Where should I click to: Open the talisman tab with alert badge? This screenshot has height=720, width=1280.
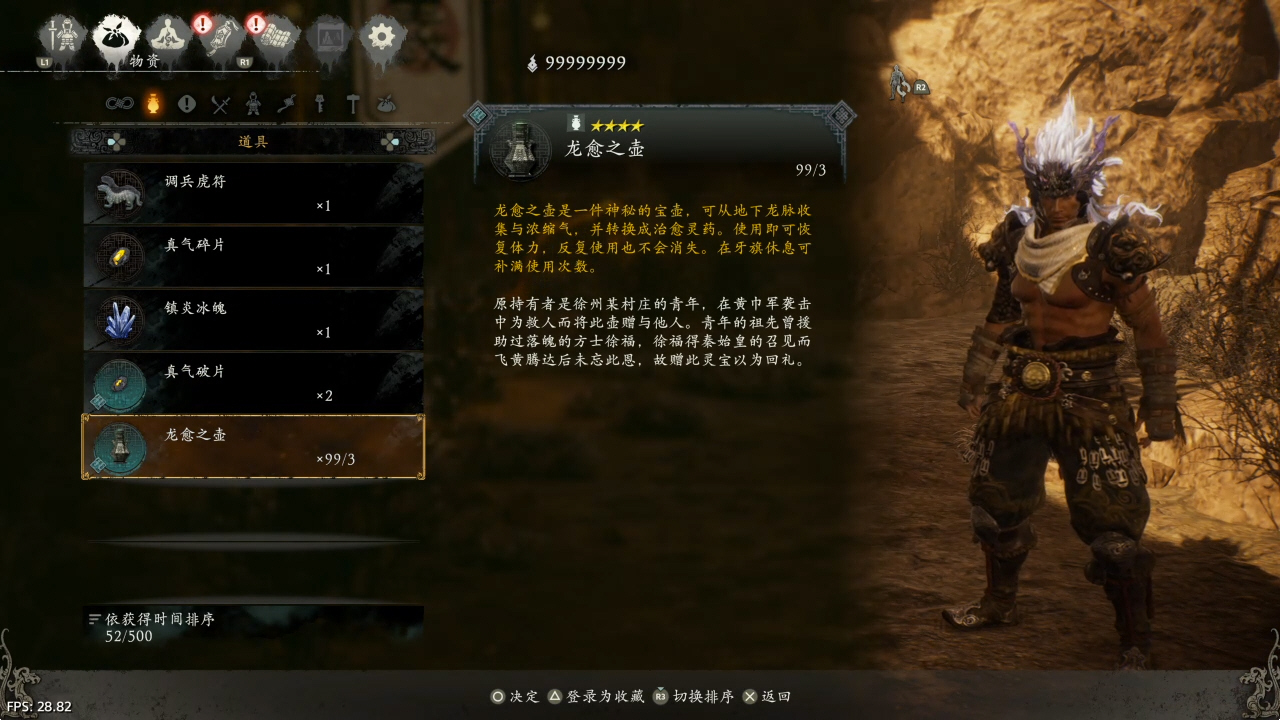click(x=222, y=38)
